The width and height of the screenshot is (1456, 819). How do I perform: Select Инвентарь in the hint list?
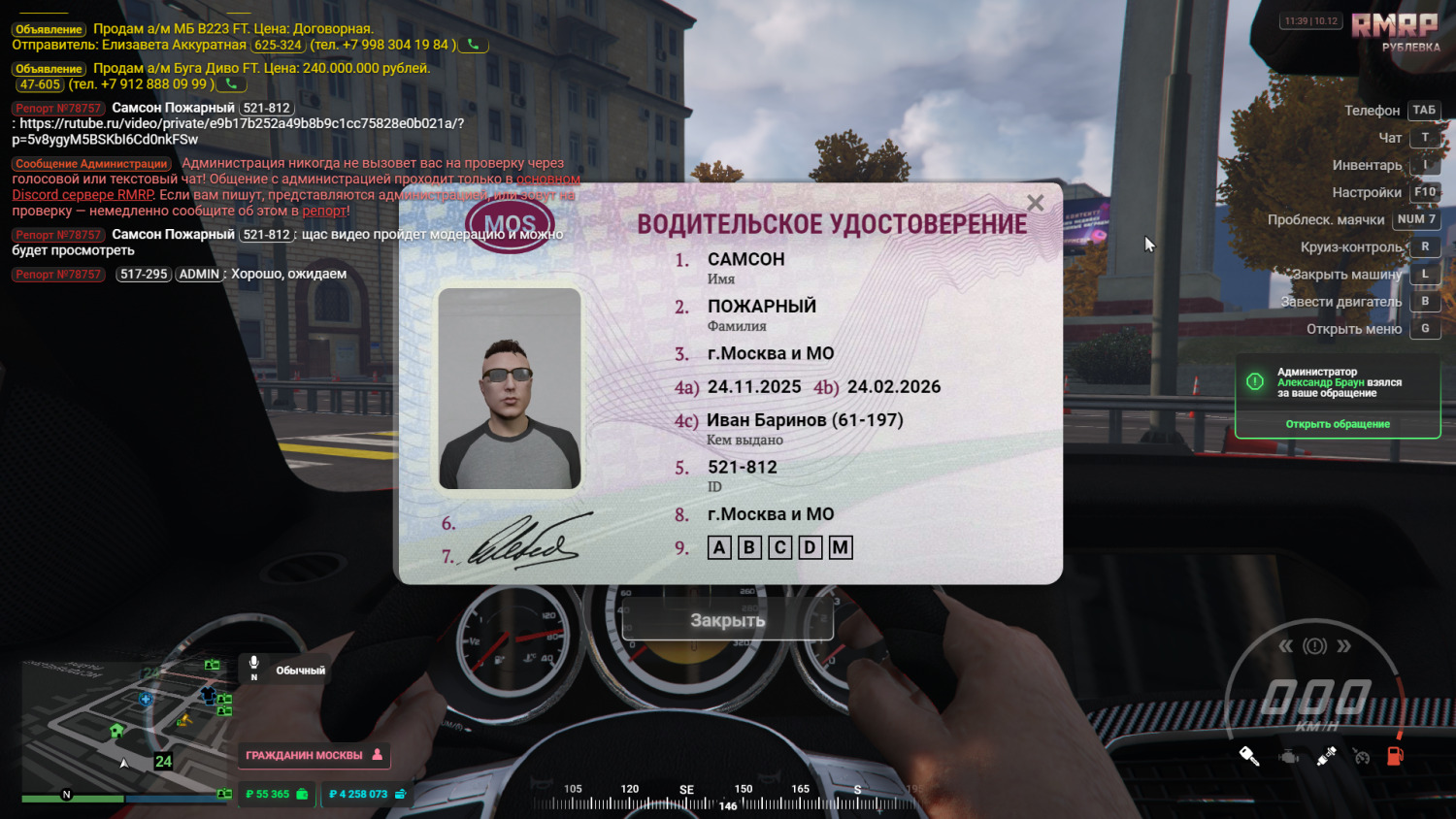[x=1367, y=165]
